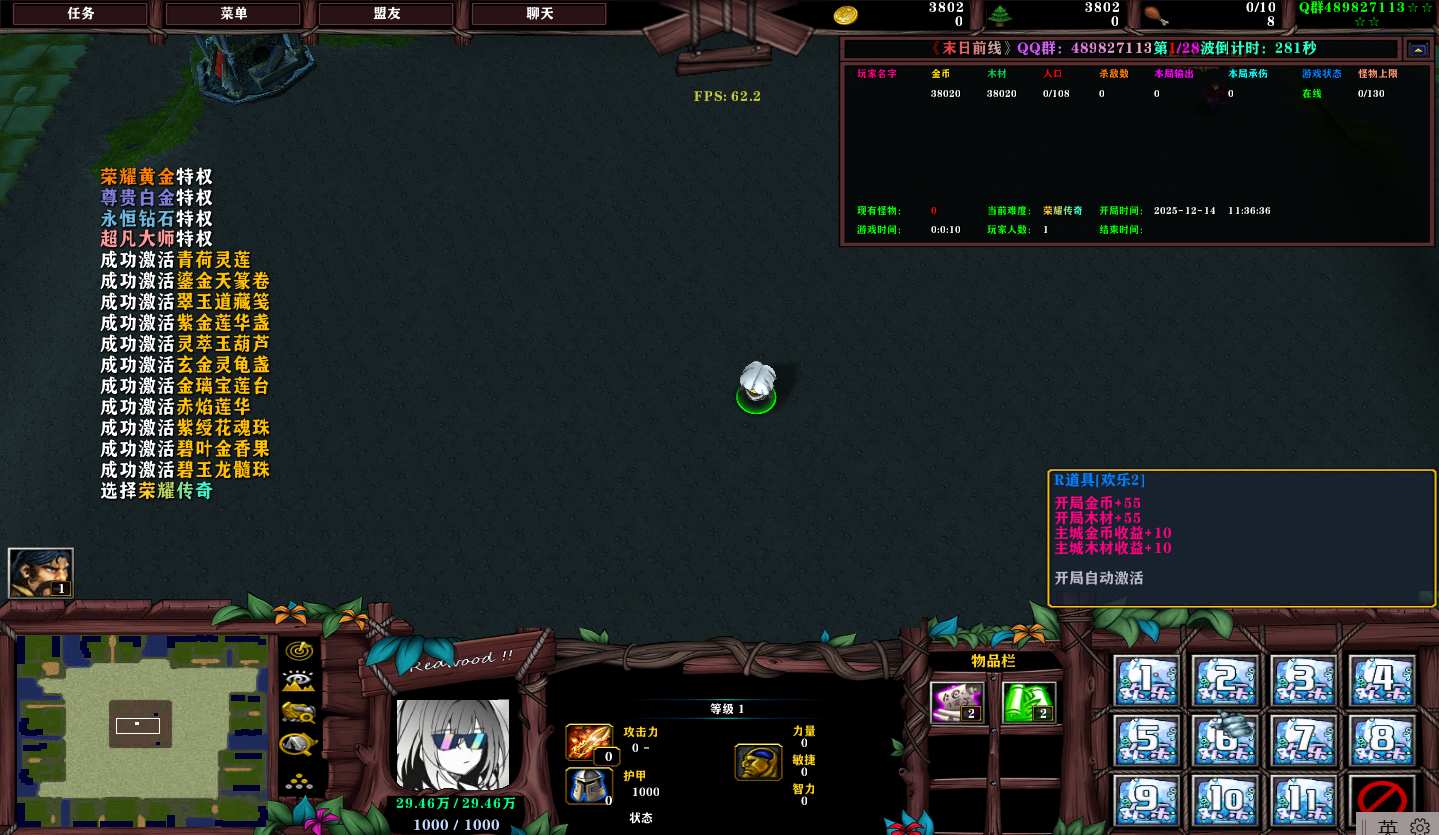Click the red cancel command button
1439x835 pixels.
(1383, 799)
